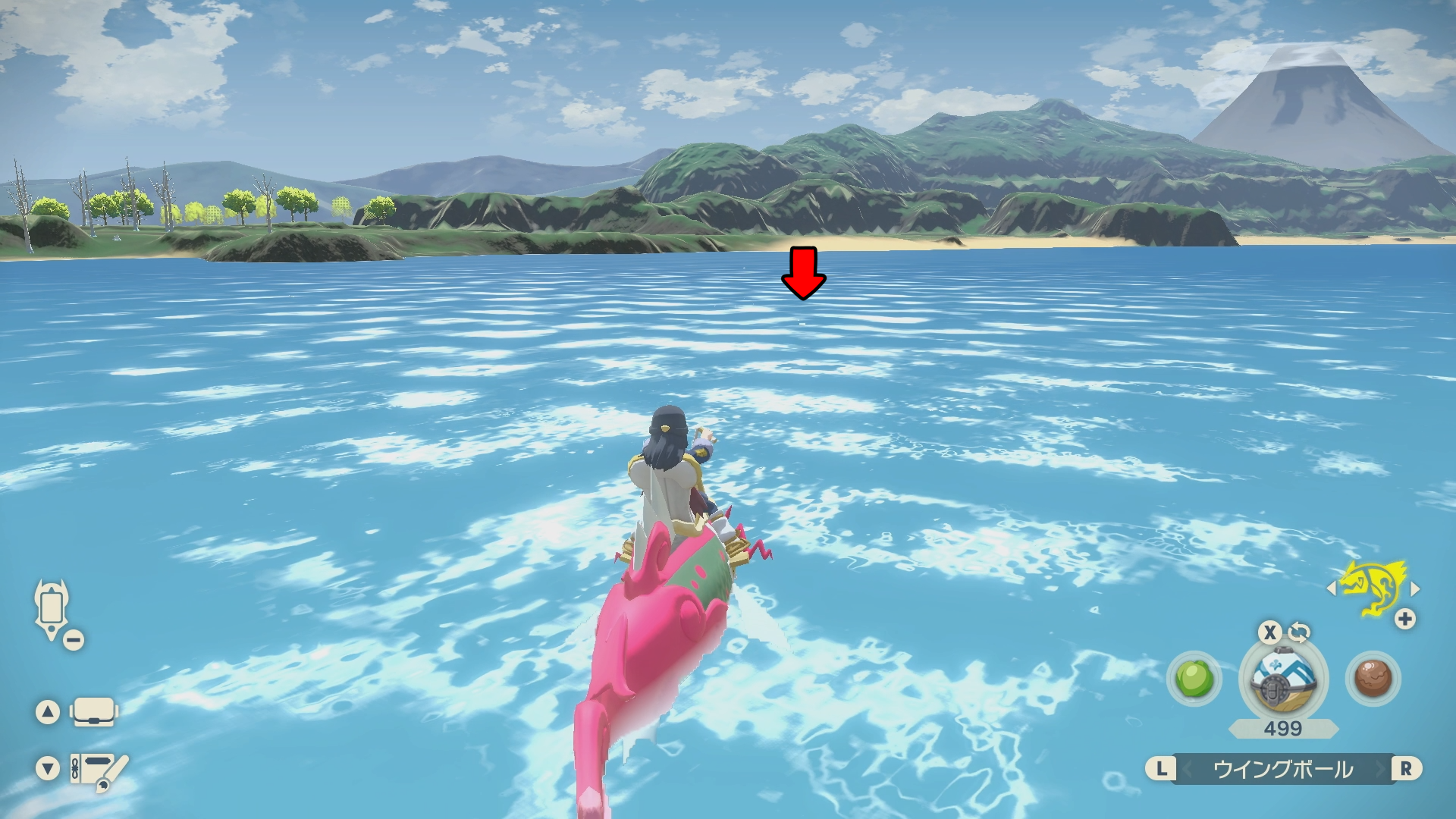1456x819 pixels.
Task: Click the left arrow beside the ride icon
Action: pos(1332,588)
